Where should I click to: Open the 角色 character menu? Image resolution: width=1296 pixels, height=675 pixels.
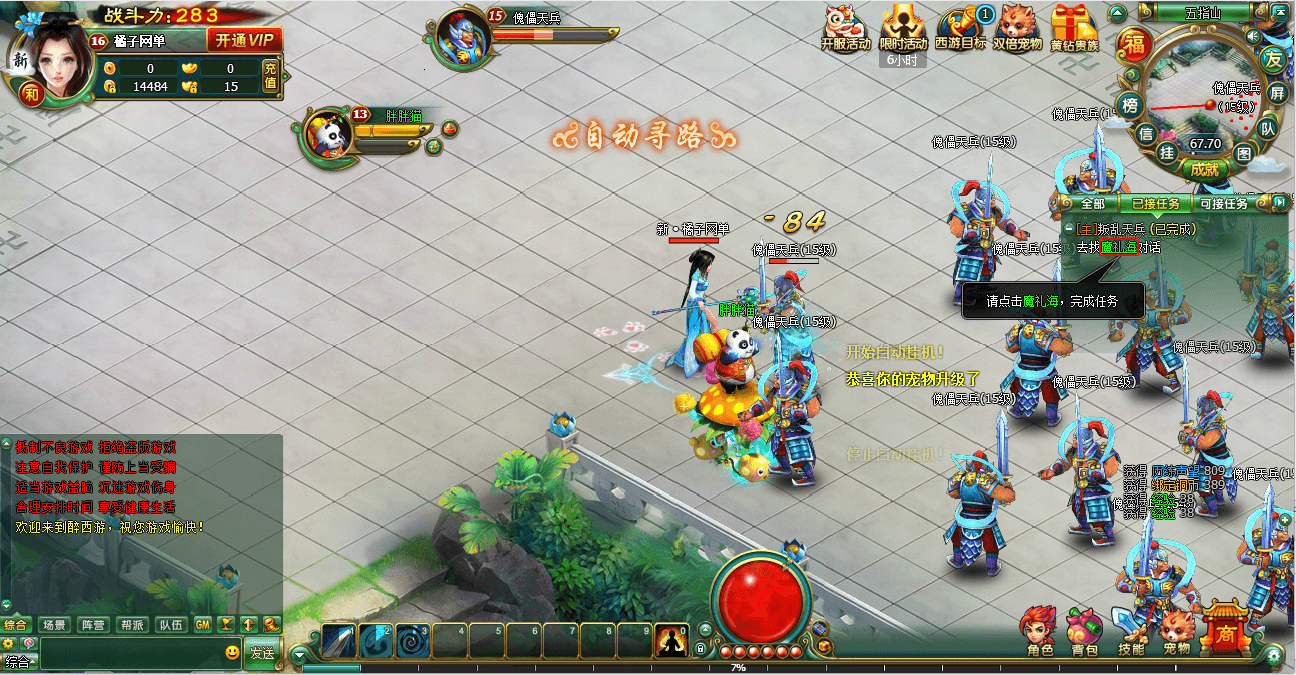pos(1040,631)
